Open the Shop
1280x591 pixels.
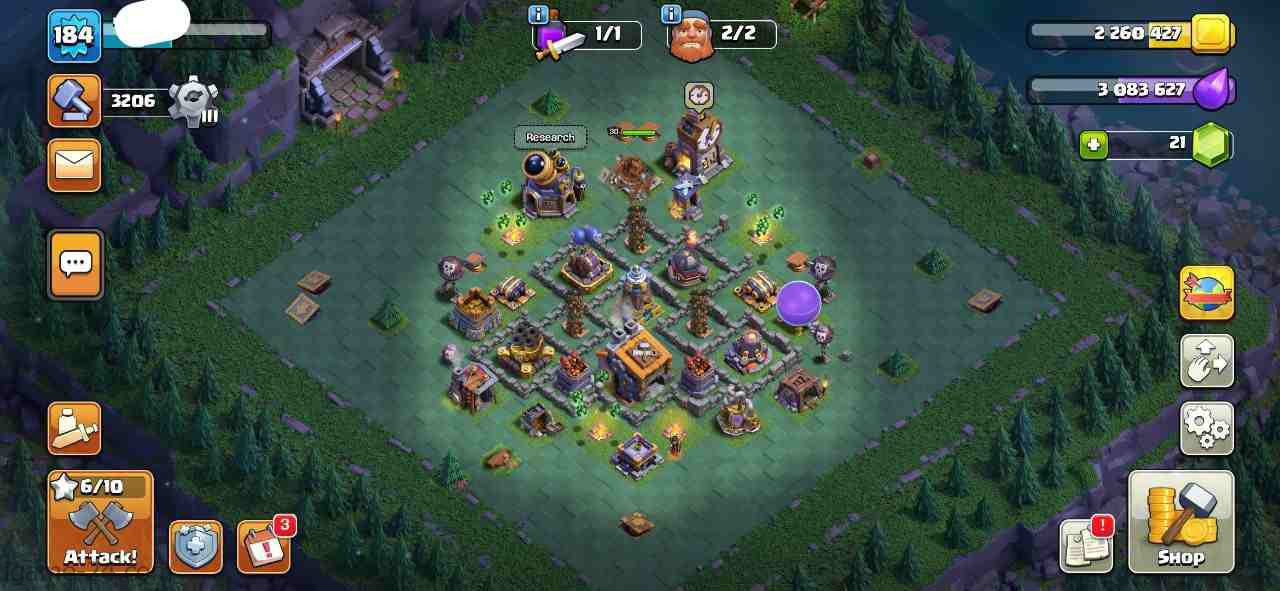tap(1181, 521)
